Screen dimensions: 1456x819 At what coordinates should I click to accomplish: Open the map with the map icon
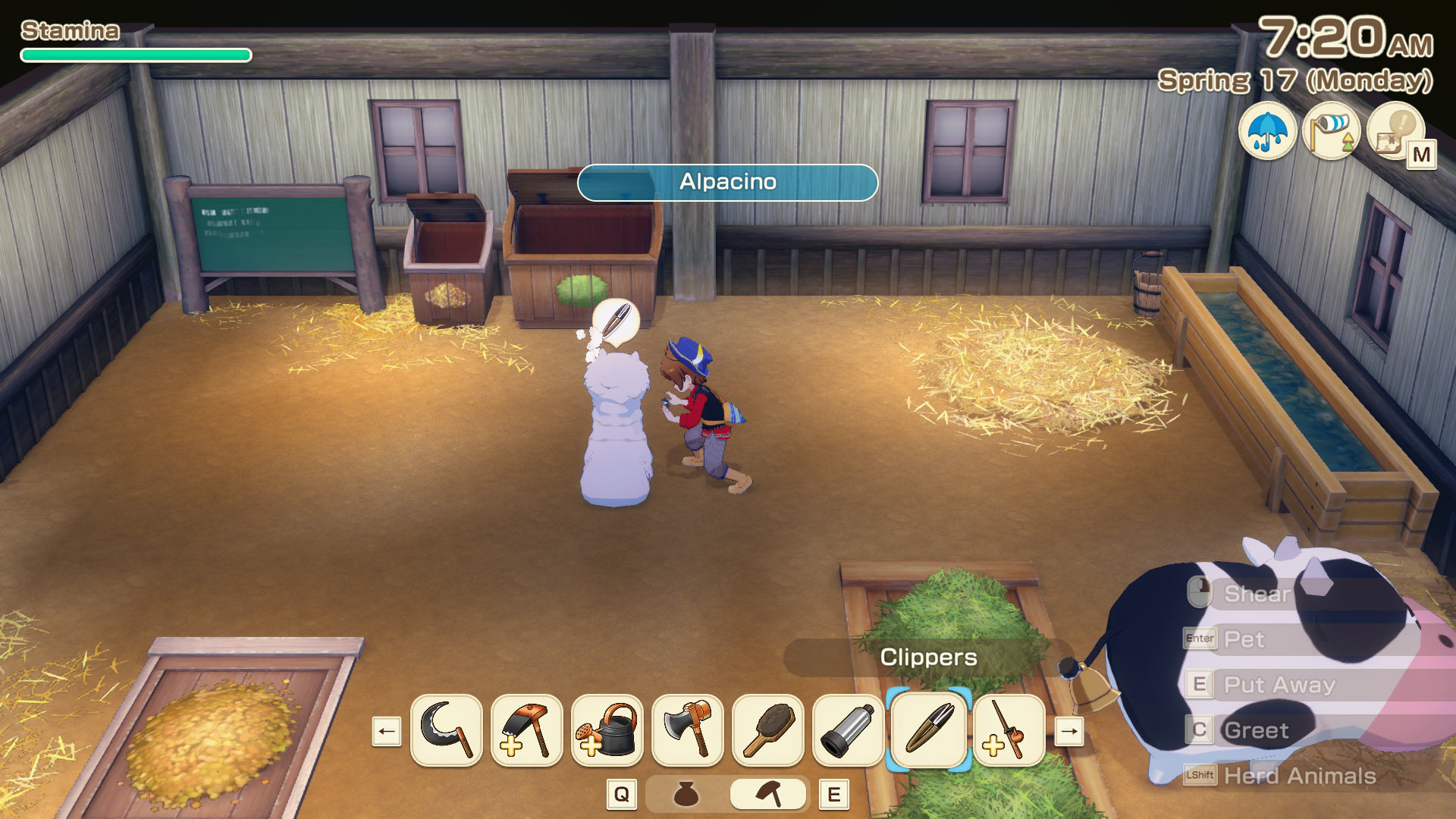(1395, 131)
